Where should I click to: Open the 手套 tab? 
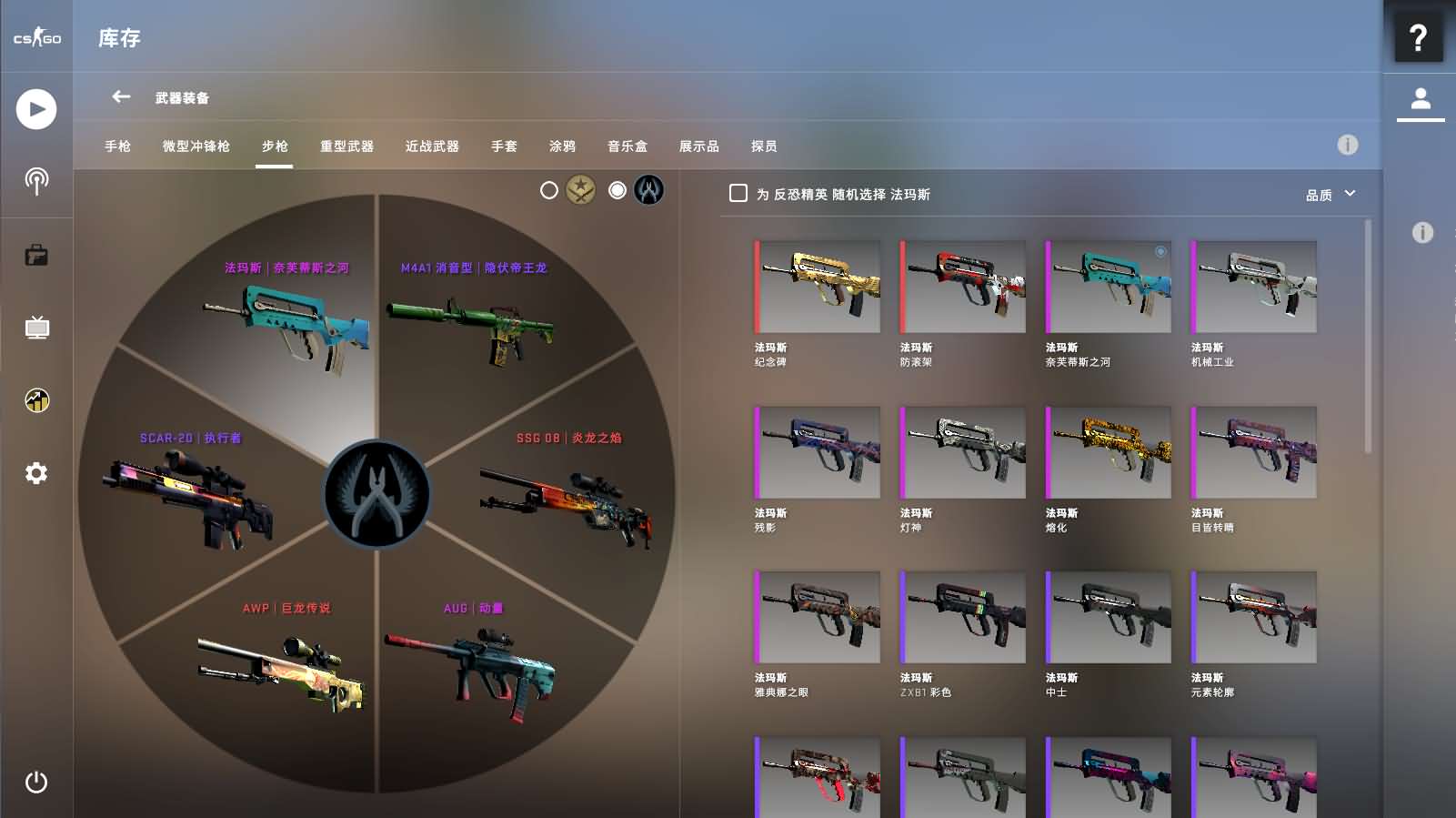(x=504, y=146)
